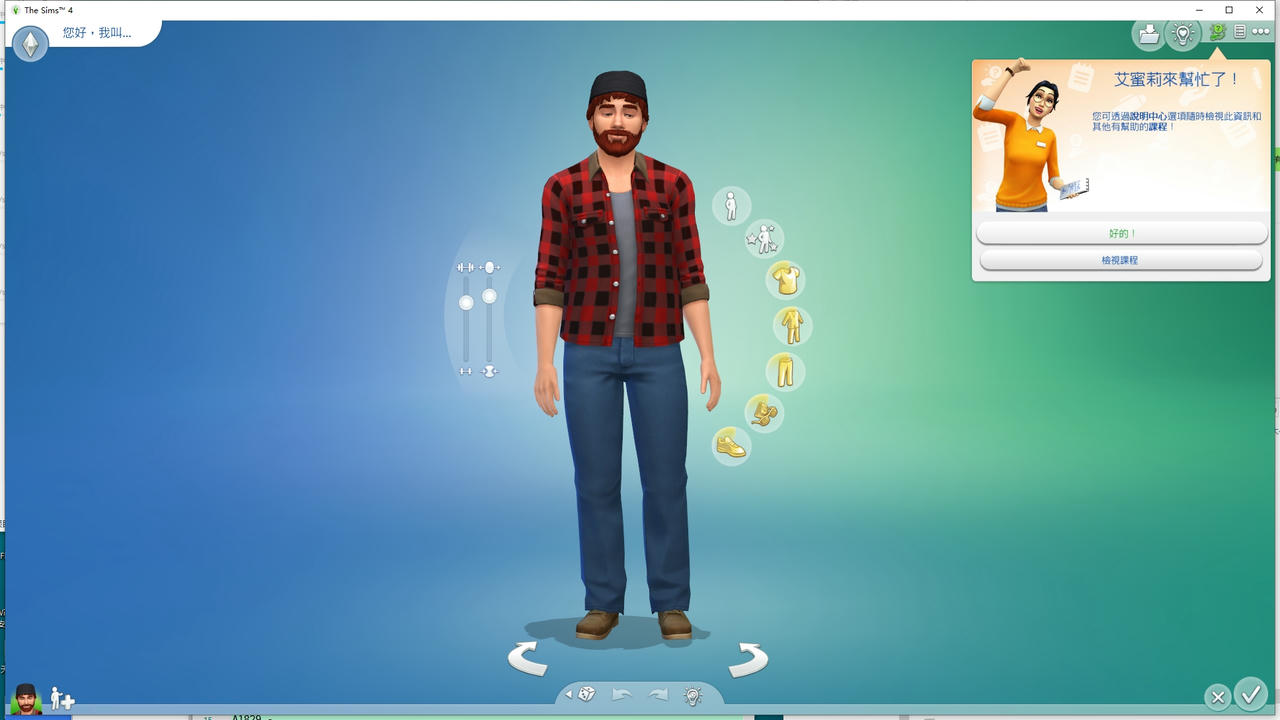This screenshot has height=720, width=1280.
Task: Select the accessories category icon
Action: 763,413
